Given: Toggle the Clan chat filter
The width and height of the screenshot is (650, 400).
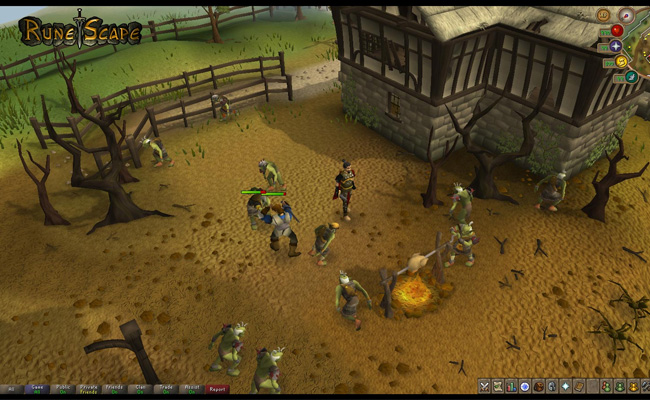Looking at the screenshot, I should pyautogui.click(x=141, y=389).
